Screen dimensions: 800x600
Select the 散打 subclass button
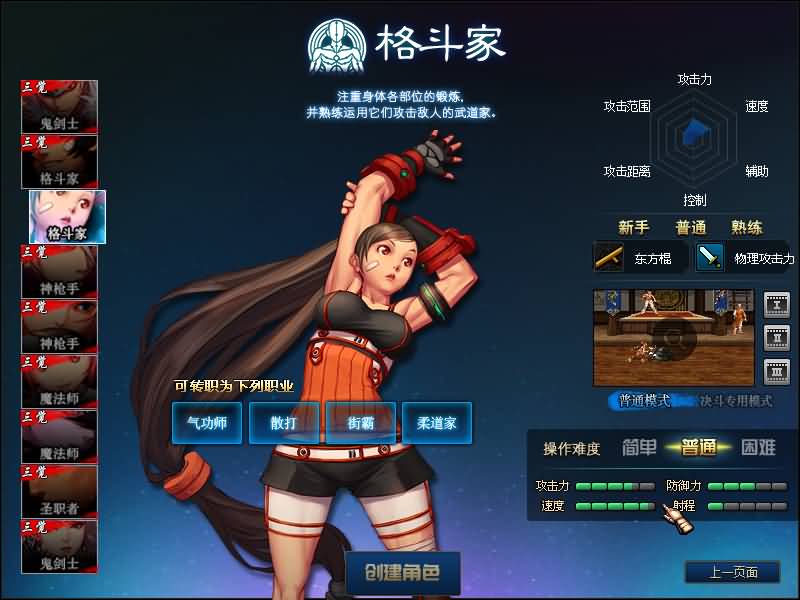point(284,423)
